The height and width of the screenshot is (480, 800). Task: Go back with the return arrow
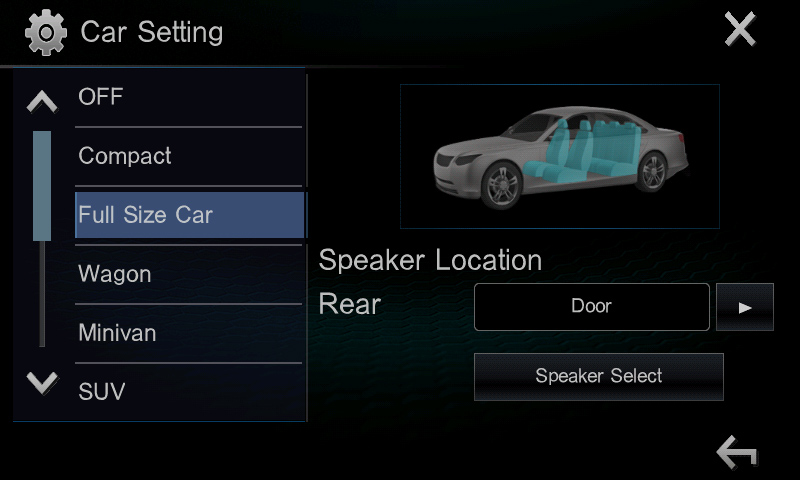(737, 452)
